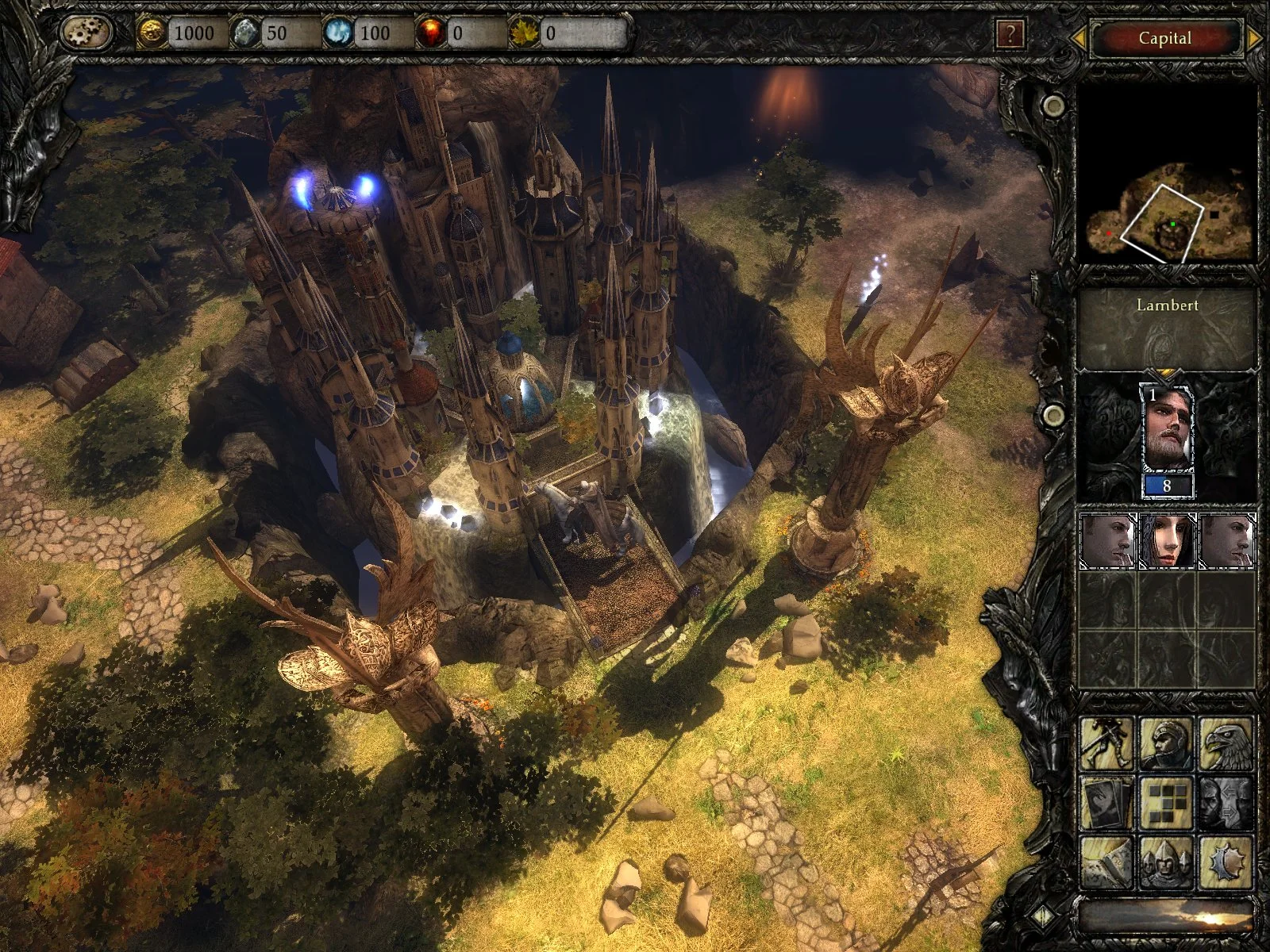The width and height of the screenshot is (1270, 952).
Task: Activate the running swordsman command icon
Action: pos(1107,743)
